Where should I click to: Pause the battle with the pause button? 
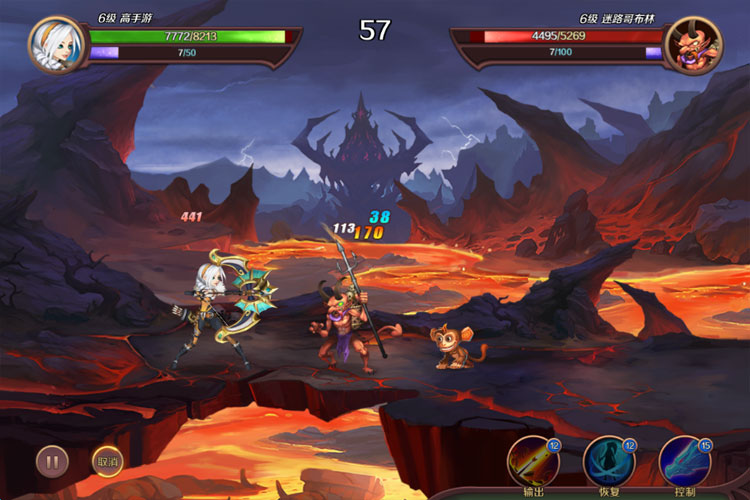pos(52,461)
